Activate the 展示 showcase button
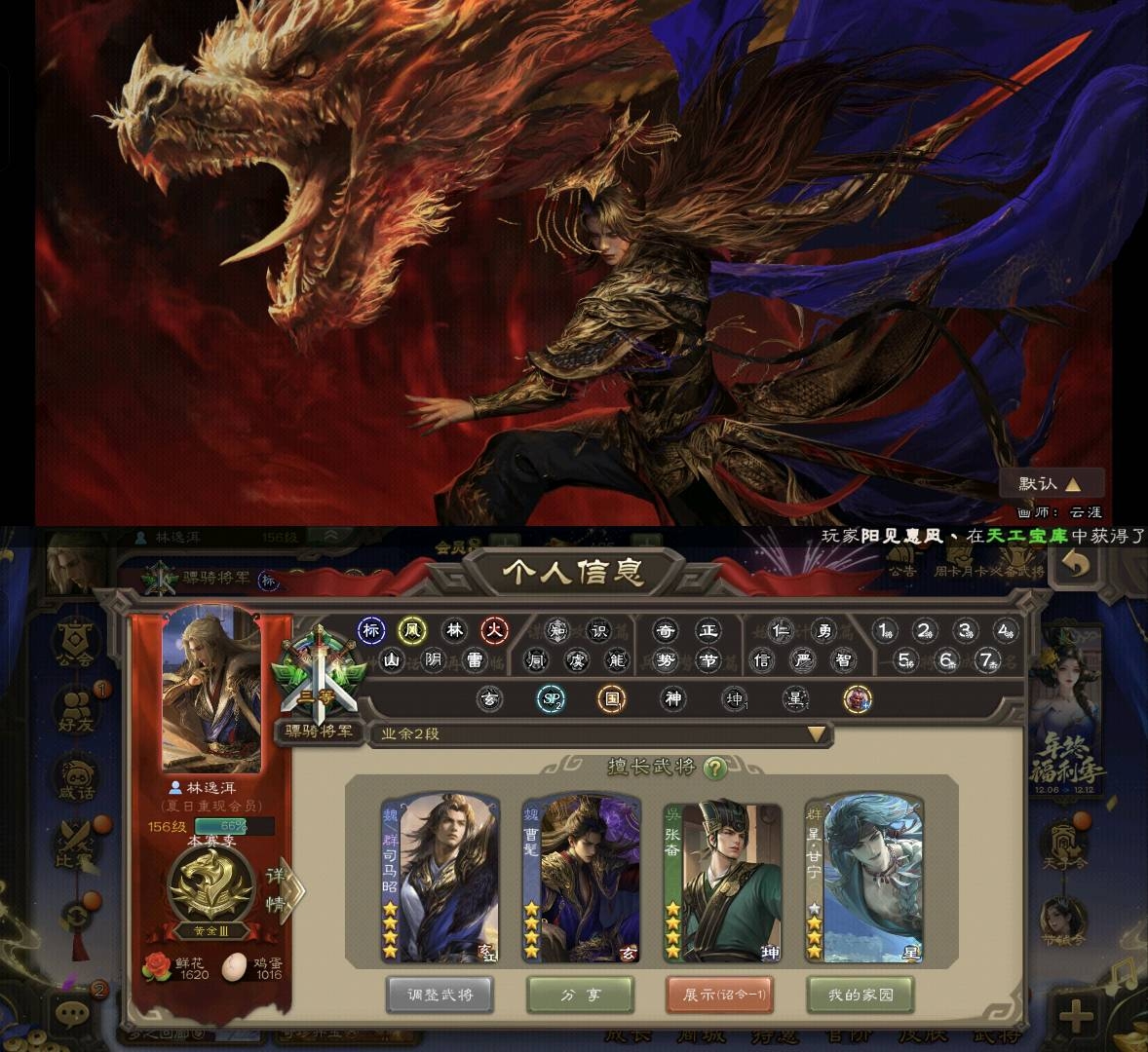 pos(721,995)
